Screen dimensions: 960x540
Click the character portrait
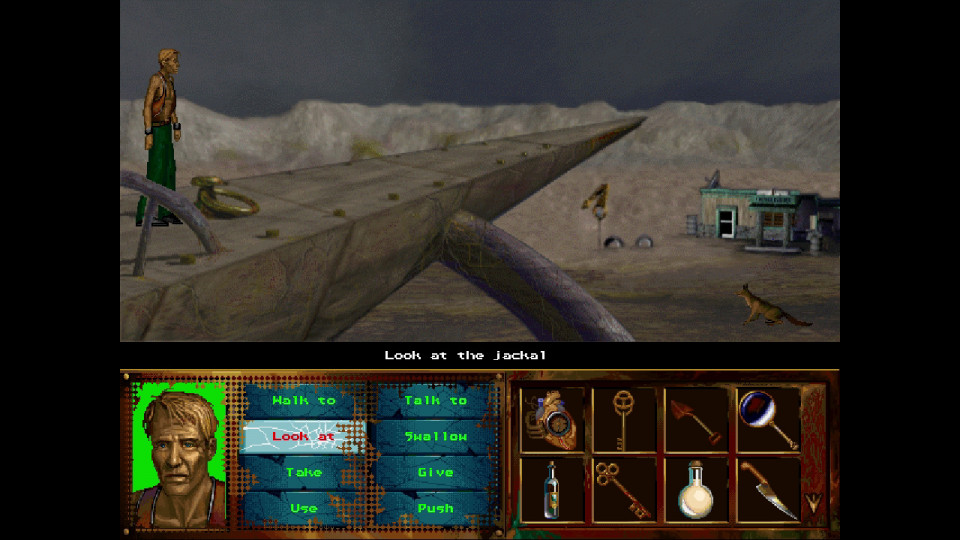(x=180, y=453)
